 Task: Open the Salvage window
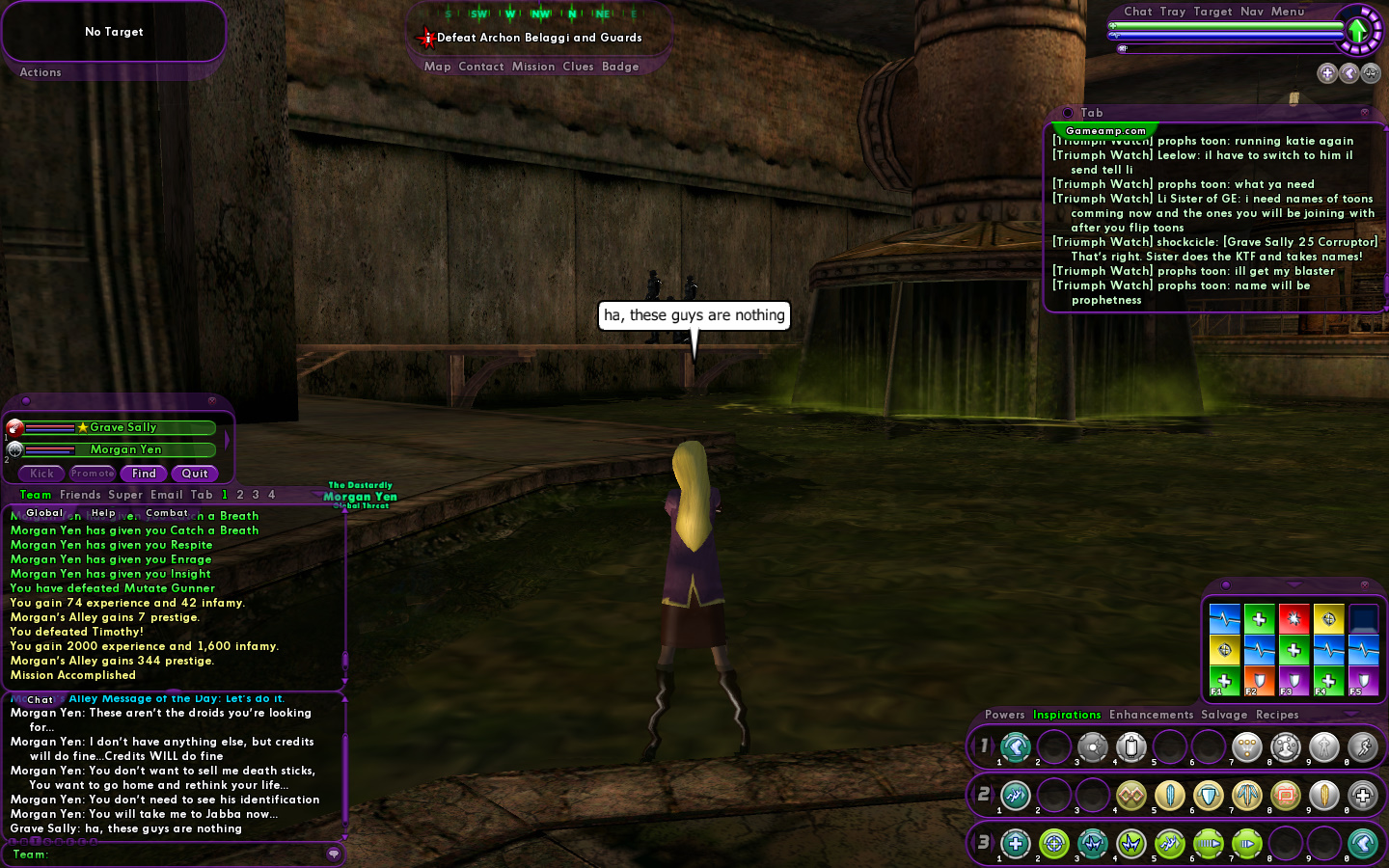click(x=1224, y=715)
